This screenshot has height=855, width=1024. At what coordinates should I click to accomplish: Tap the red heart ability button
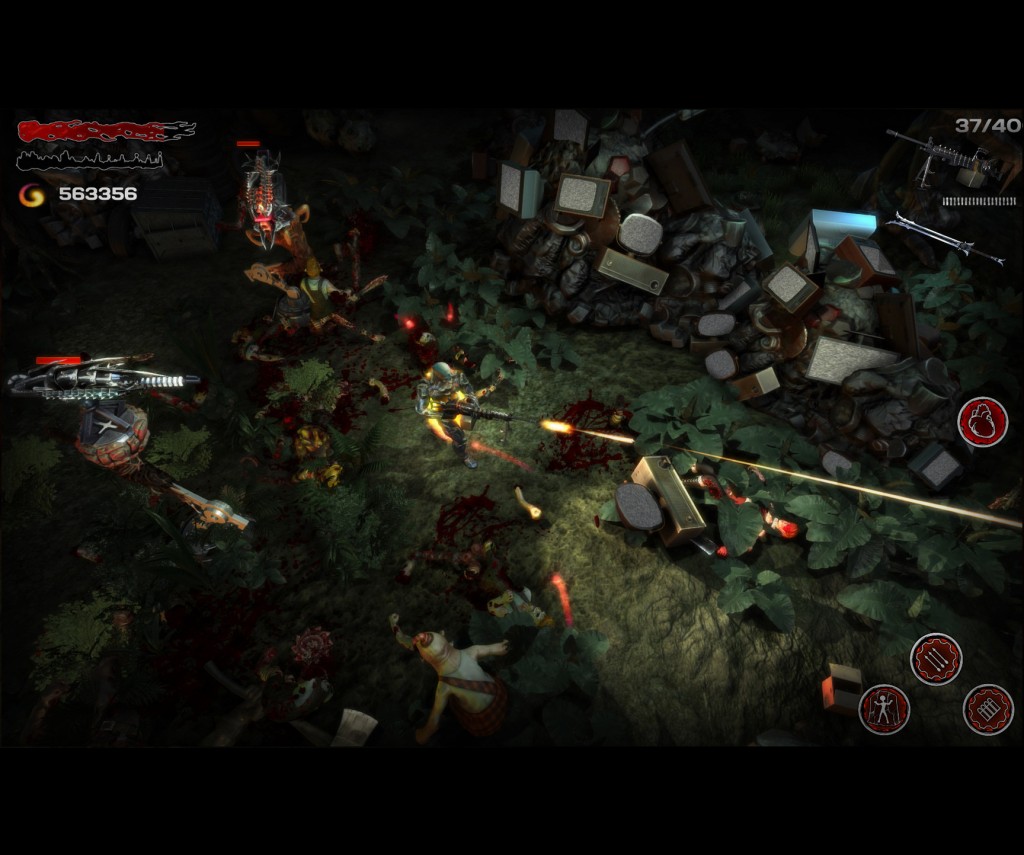pyautogui.click(x=983, y=422)
